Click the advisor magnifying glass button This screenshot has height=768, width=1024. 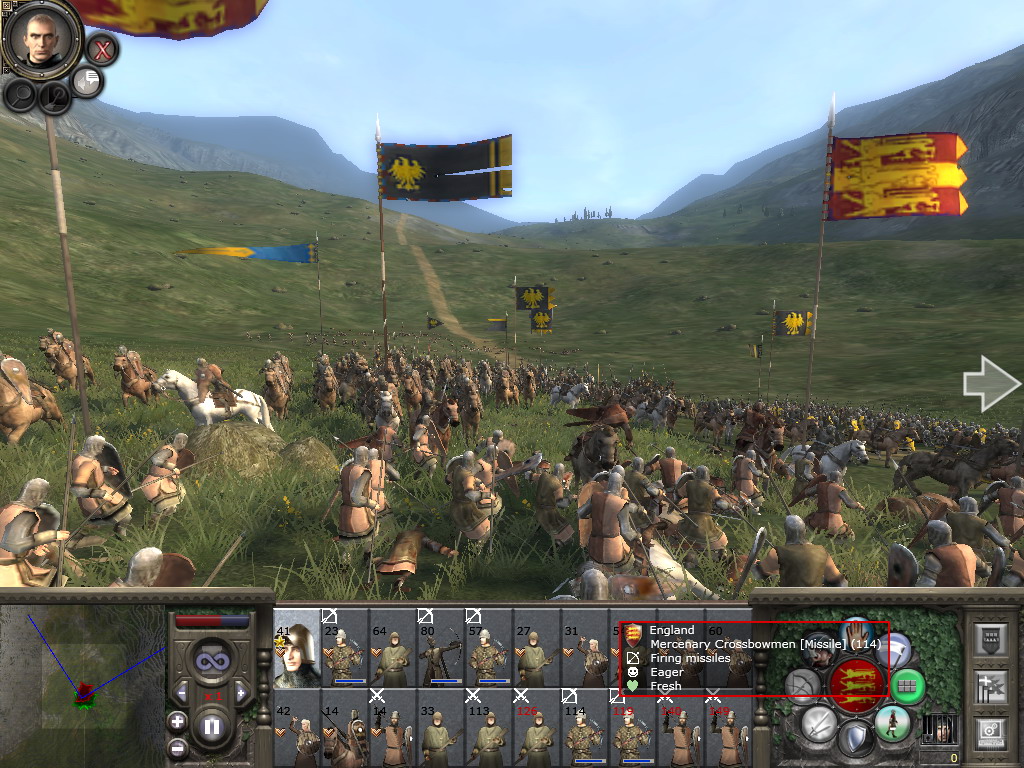pos(20,94)
